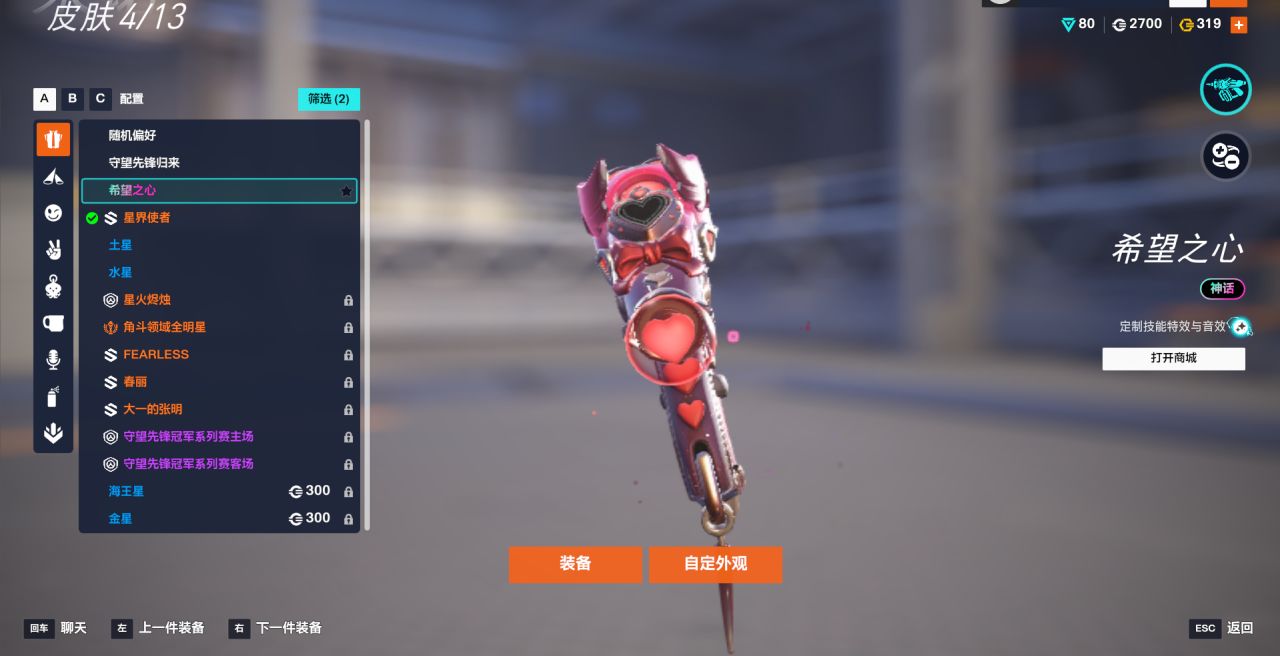Switch to loadout tab B
This screenshot has height=656, width=1280.
coord(72,99)
